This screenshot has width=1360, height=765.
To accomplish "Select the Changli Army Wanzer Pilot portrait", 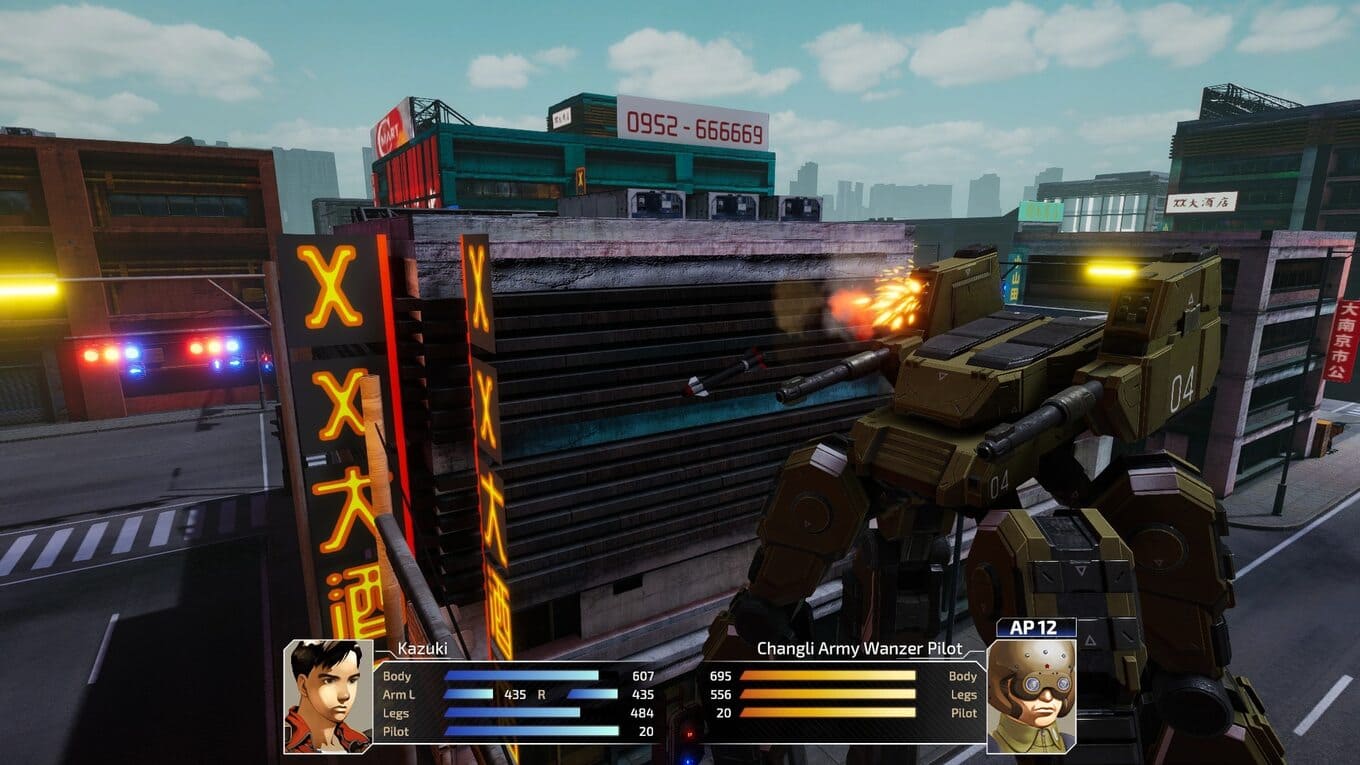I will 1031,696.
